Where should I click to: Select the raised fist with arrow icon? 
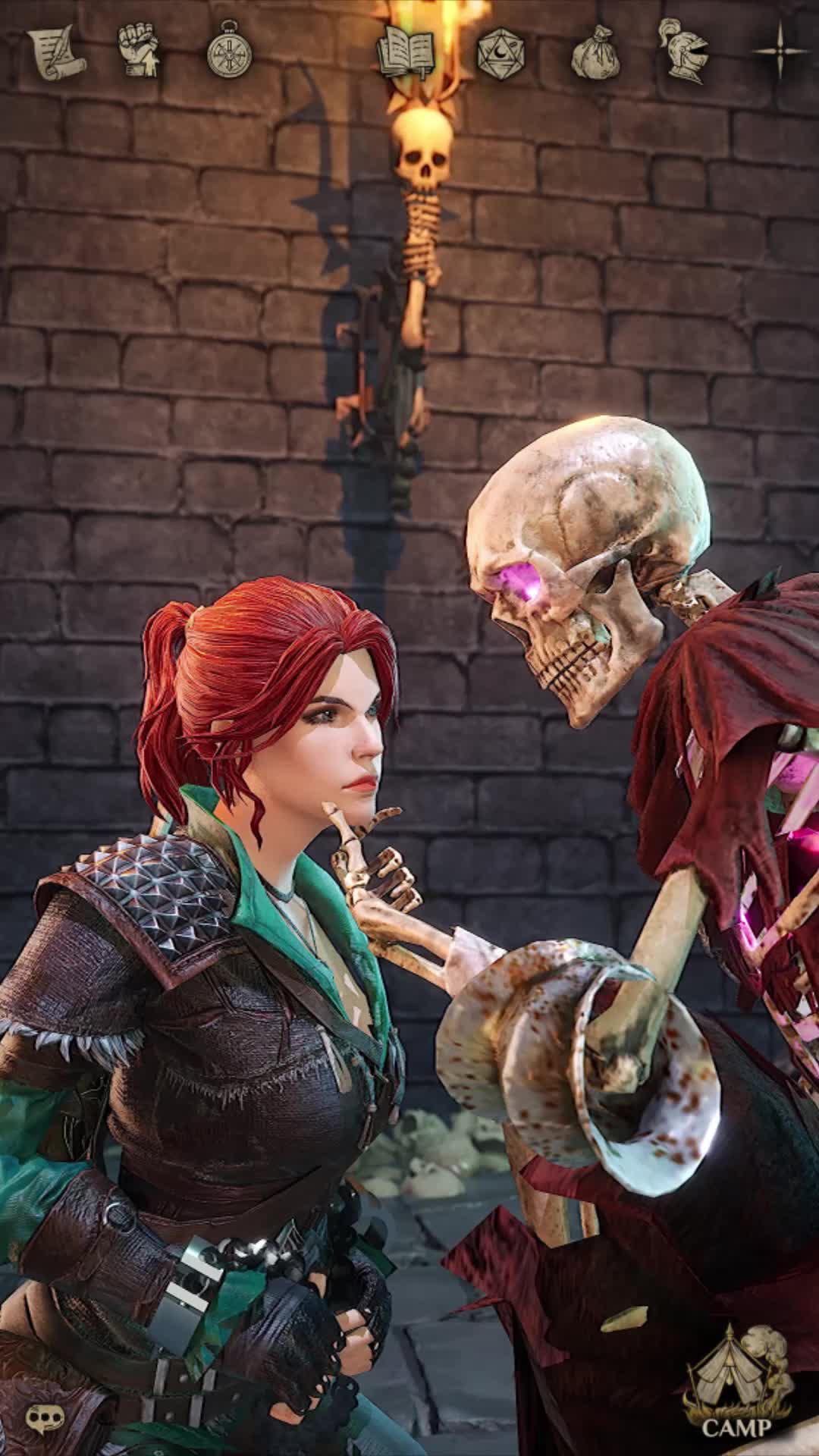(140, 52)
